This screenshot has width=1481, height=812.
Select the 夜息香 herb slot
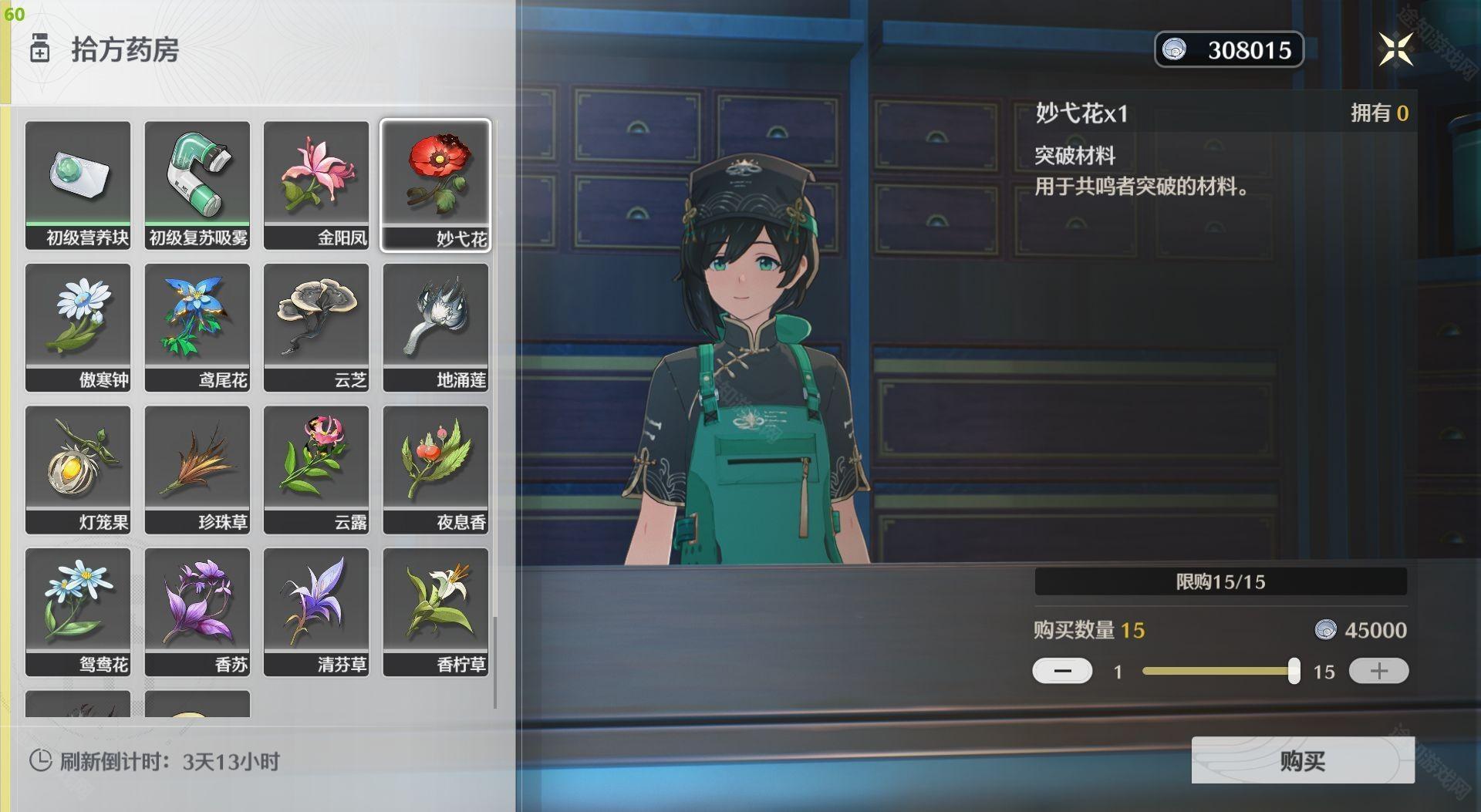tap(436, 470)
